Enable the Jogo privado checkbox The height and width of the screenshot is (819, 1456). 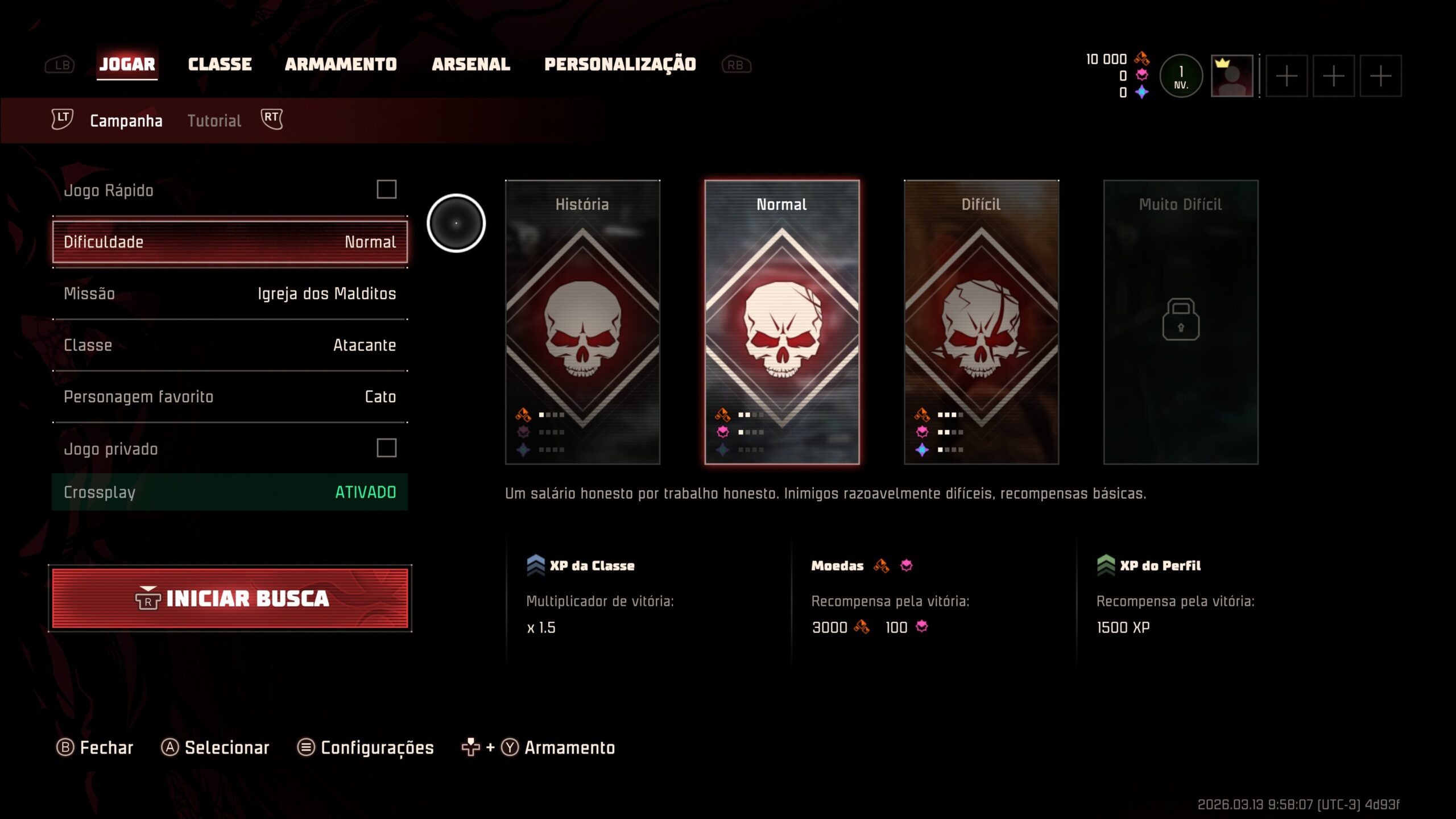[386, 448]
